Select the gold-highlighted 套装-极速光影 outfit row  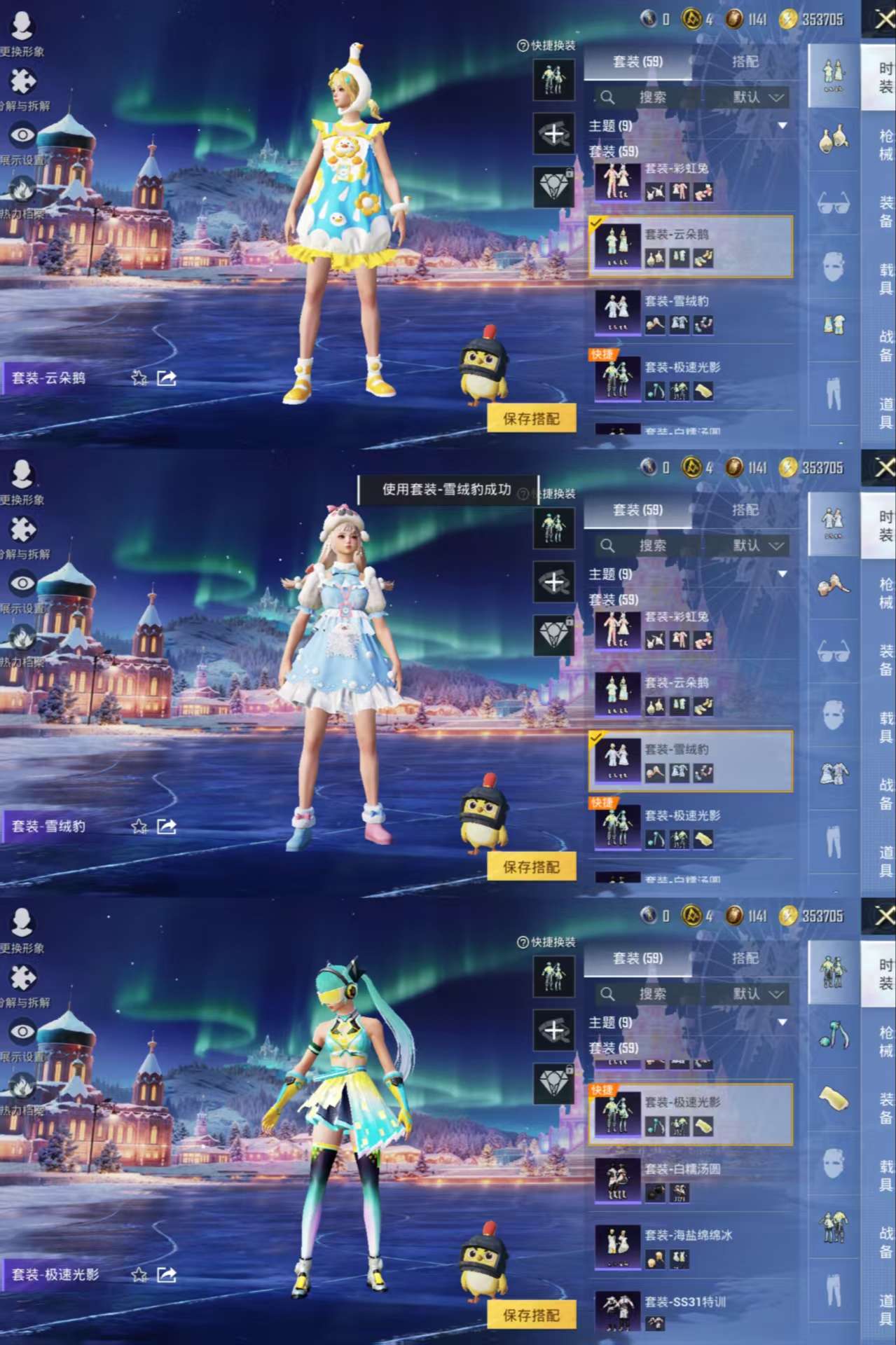tap(690, 1115)
